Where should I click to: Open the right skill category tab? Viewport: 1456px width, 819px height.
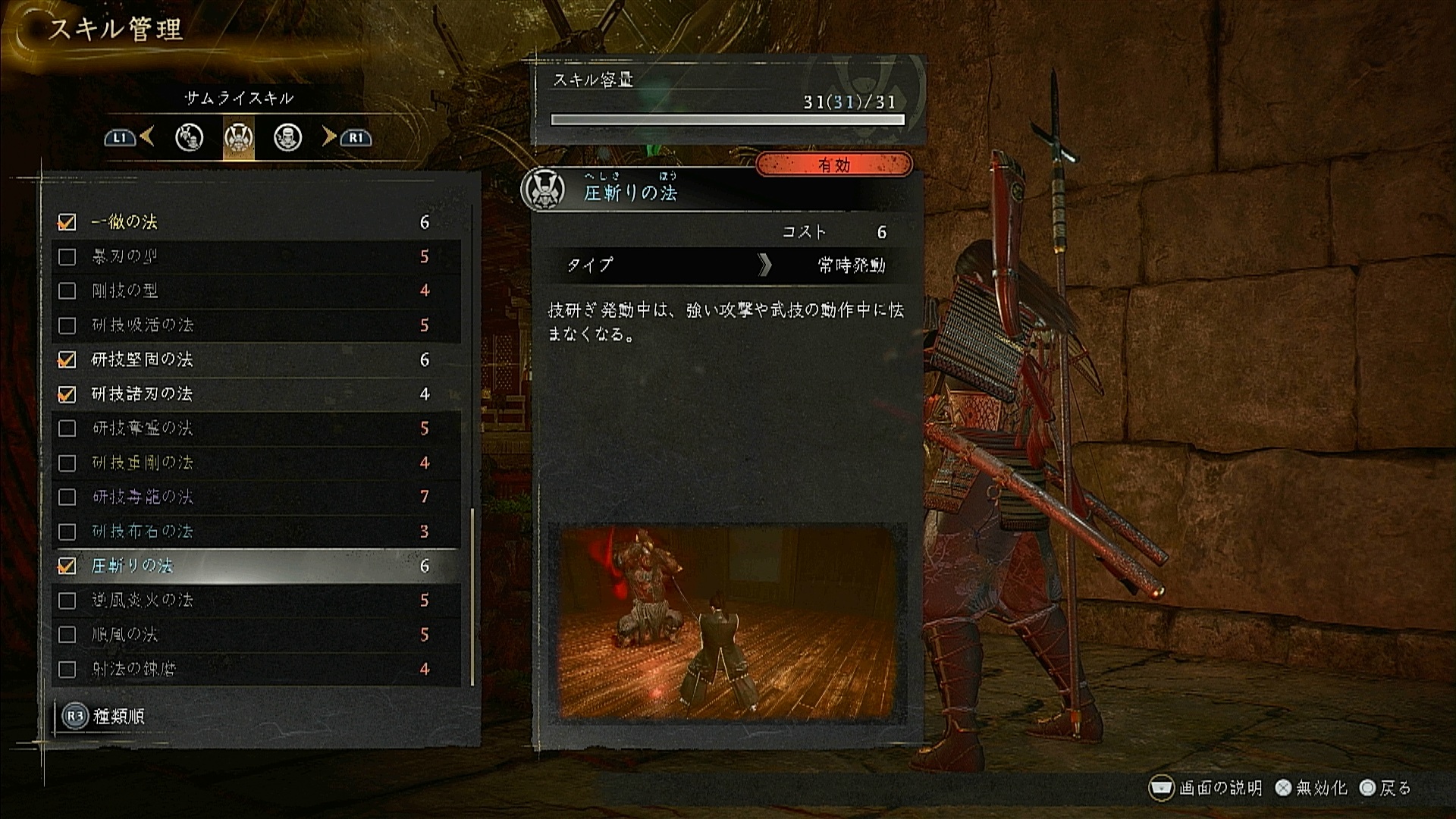[x=287, y=137]
